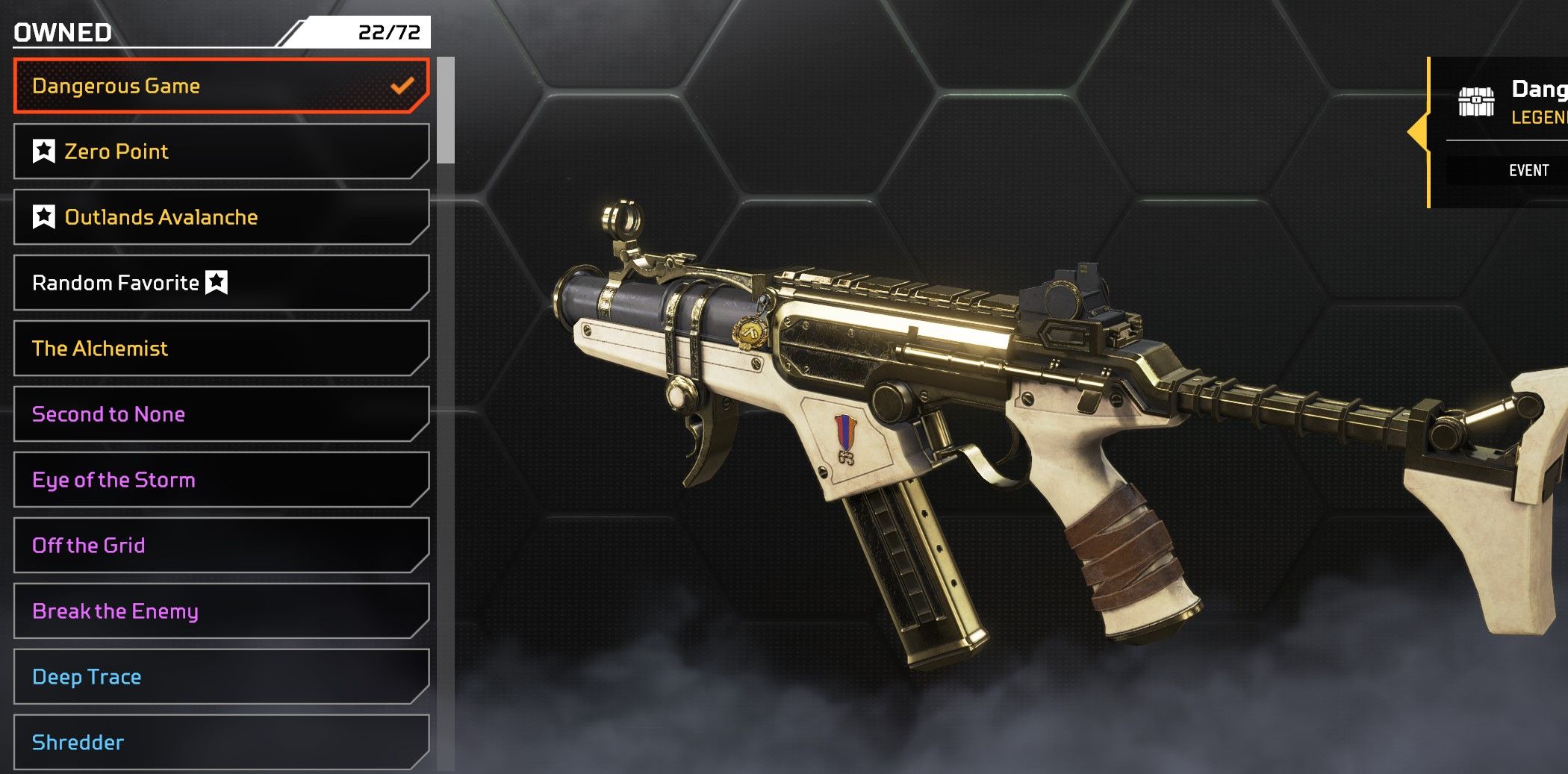1568x774 pixels.
Task: Select the Random Favorite option
Action: (221, 283)
